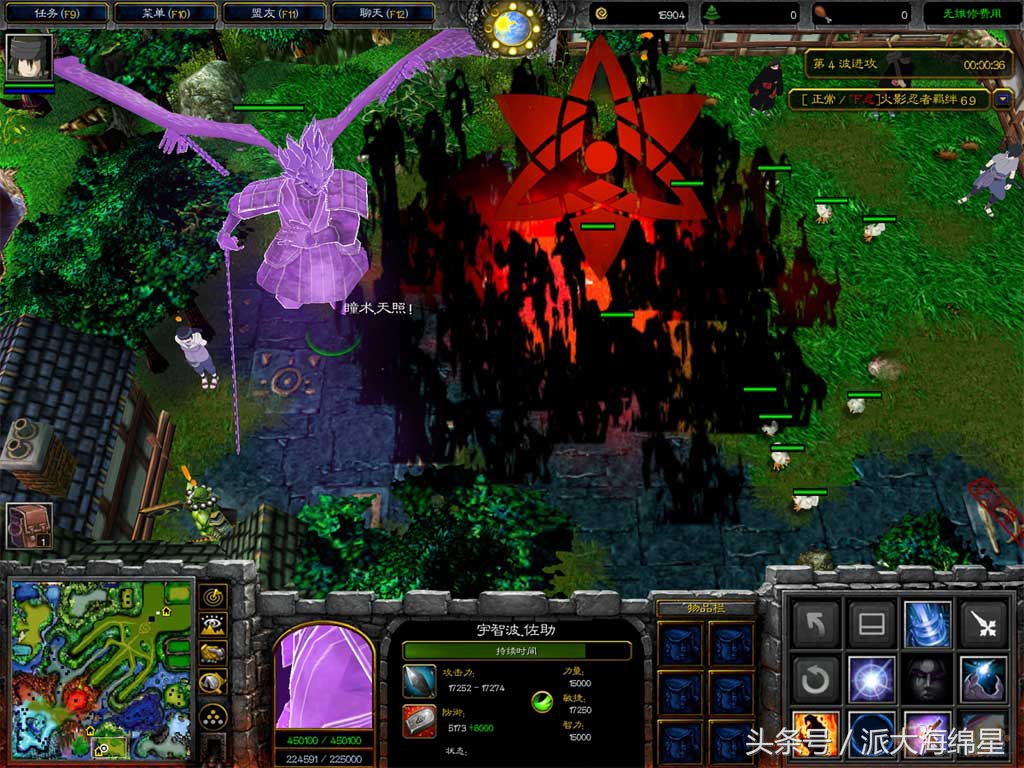Screen dimensions: 1024x768
Task: Toggle the minimap ally color mode button
Action: tap(213, 654)
